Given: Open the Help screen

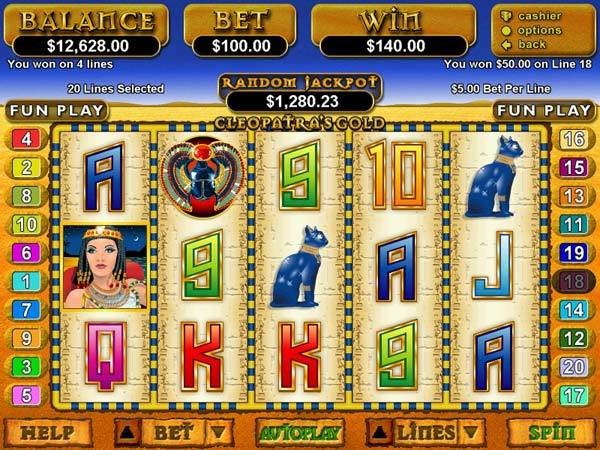Looking at the screenshot, I should pyautogui.click(x=47, y=433).
